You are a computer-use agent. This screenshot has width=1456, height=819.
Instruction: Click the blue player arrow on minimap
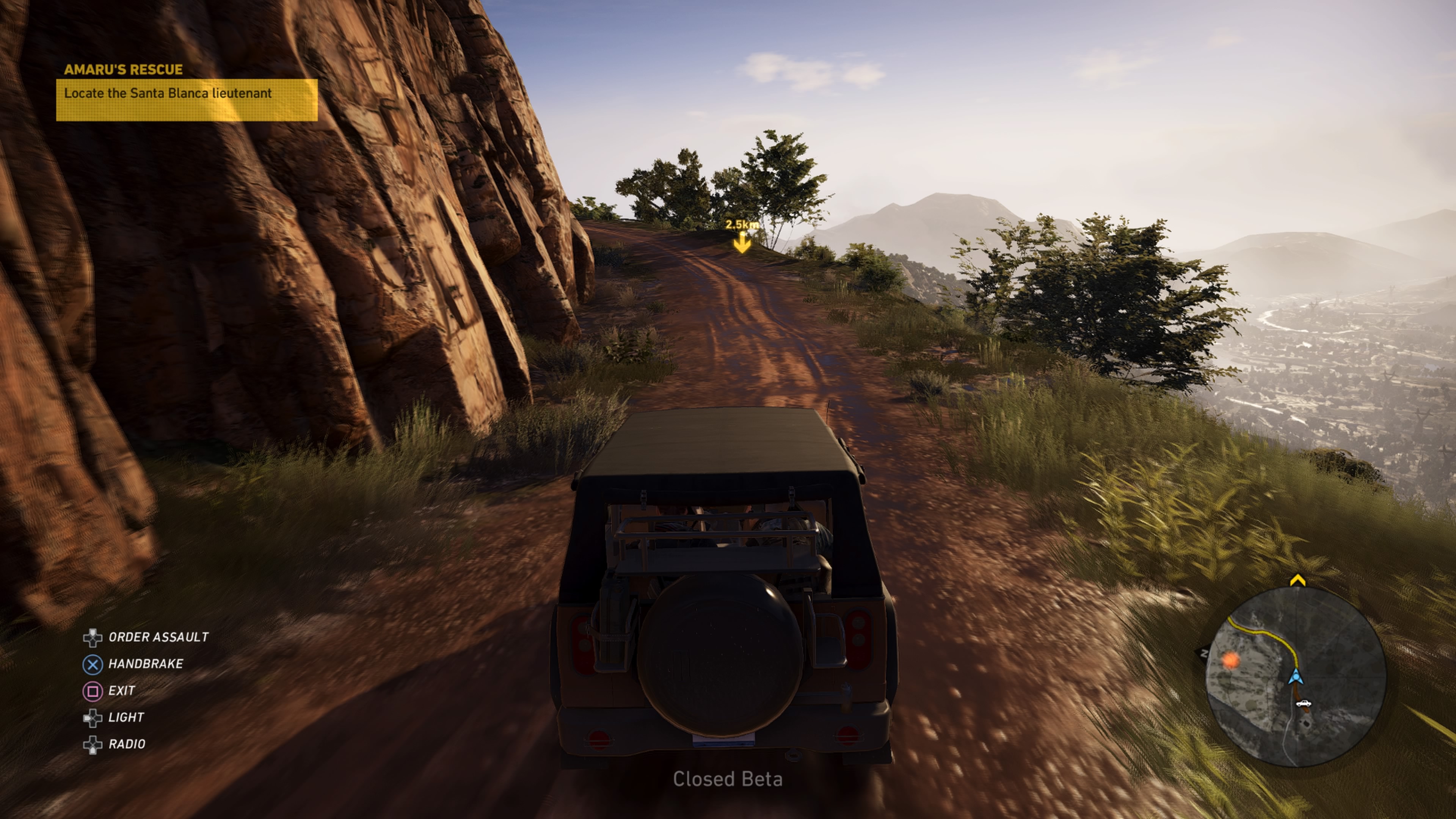pos(1296,676)
